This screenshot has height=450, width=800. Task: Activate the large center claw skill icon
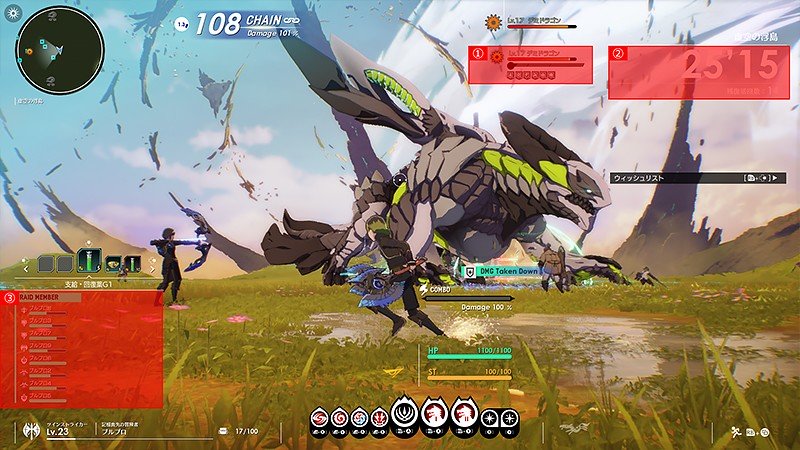[436, 411]
